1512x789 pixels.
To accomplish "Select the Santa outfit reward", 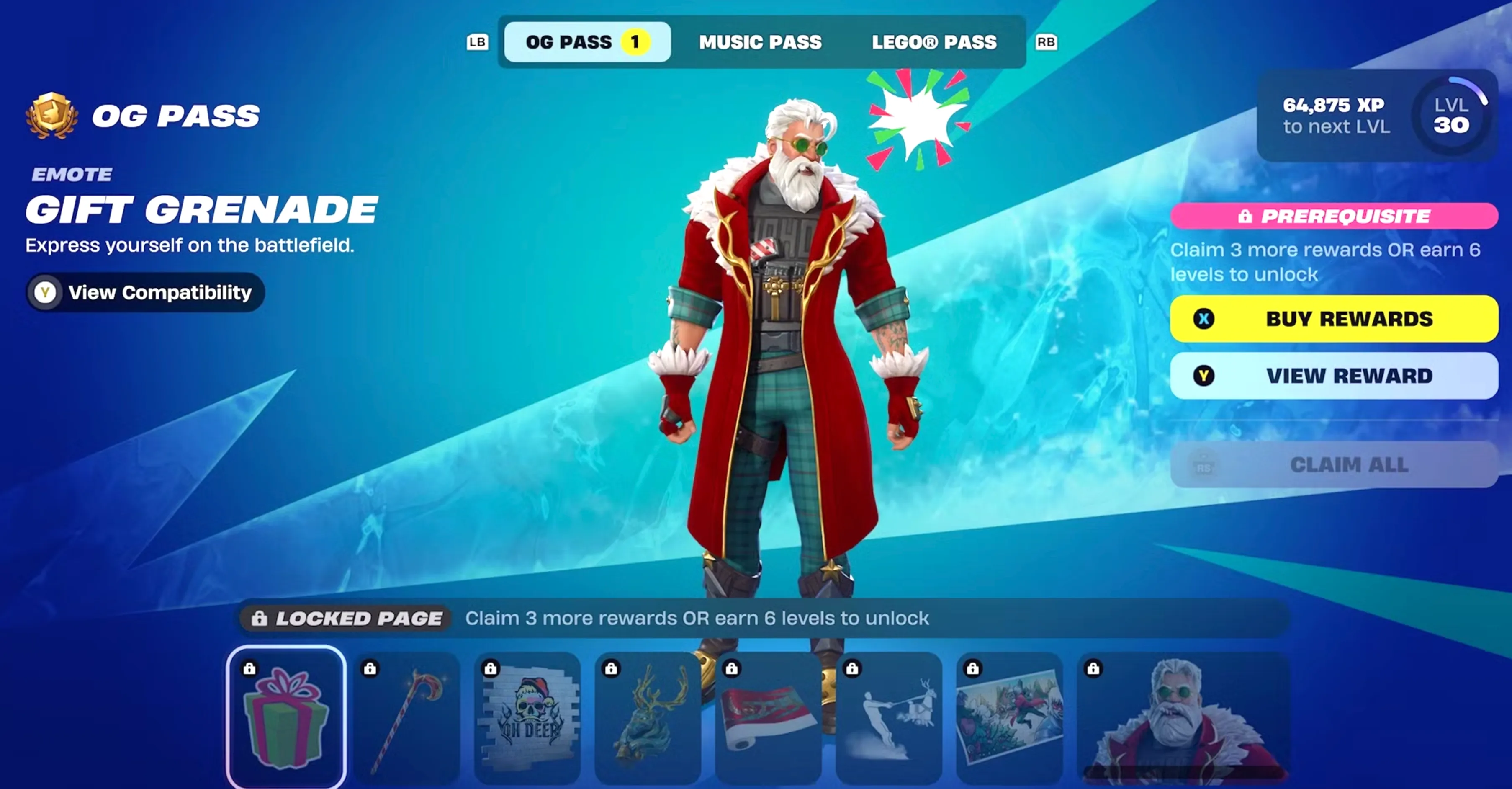I will (x=1174, y=717).
